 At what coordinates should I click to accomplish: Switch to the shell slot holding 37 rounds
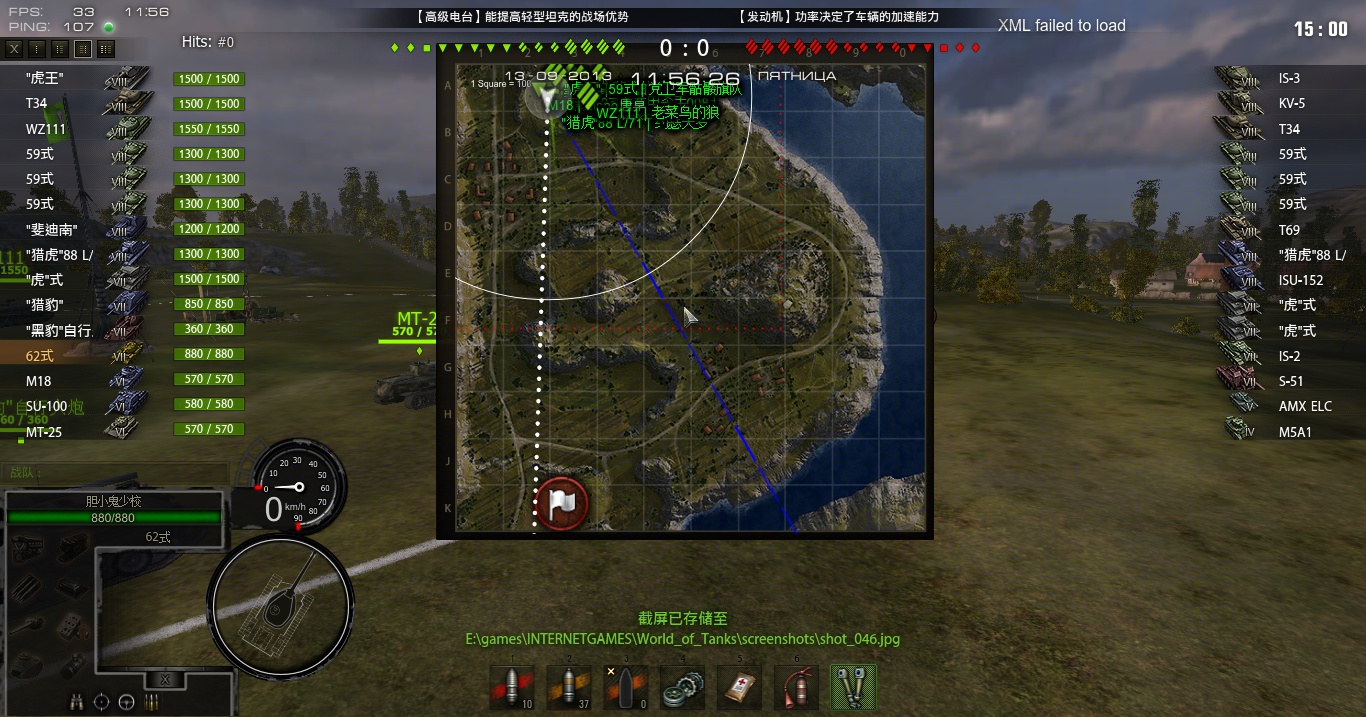567,687
